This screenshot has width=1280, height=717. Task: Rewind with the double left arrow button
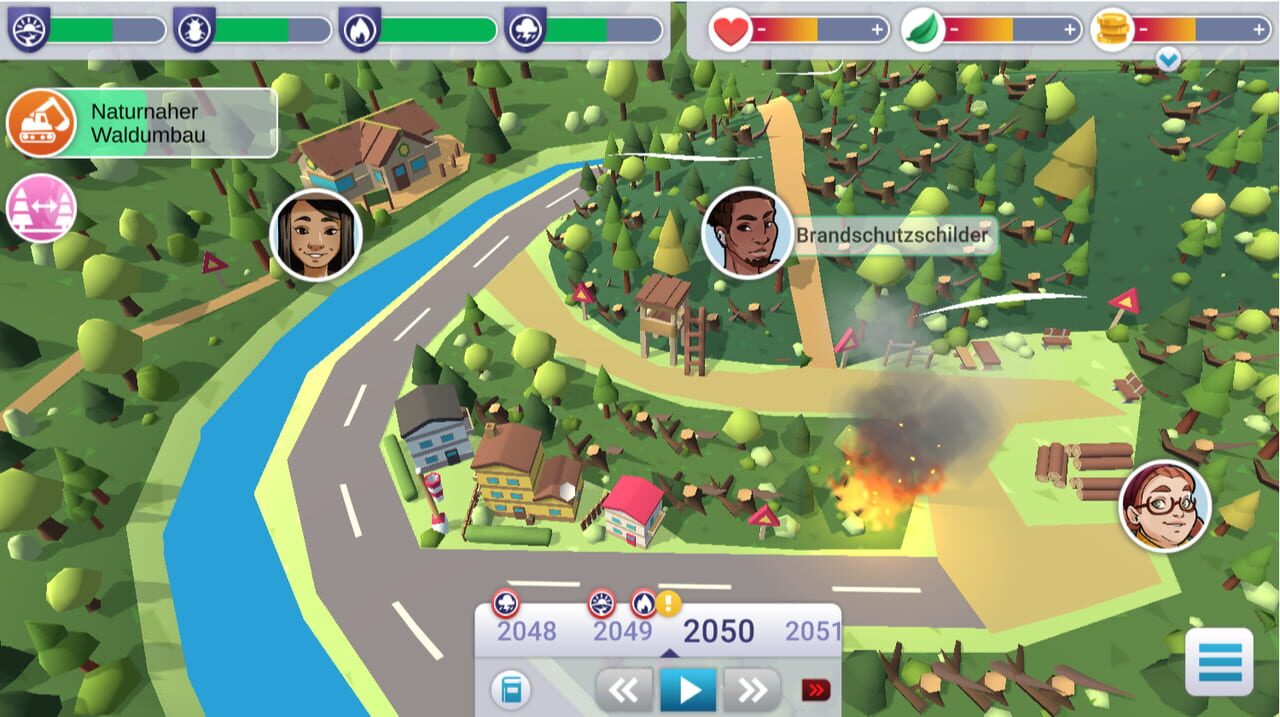624,690
